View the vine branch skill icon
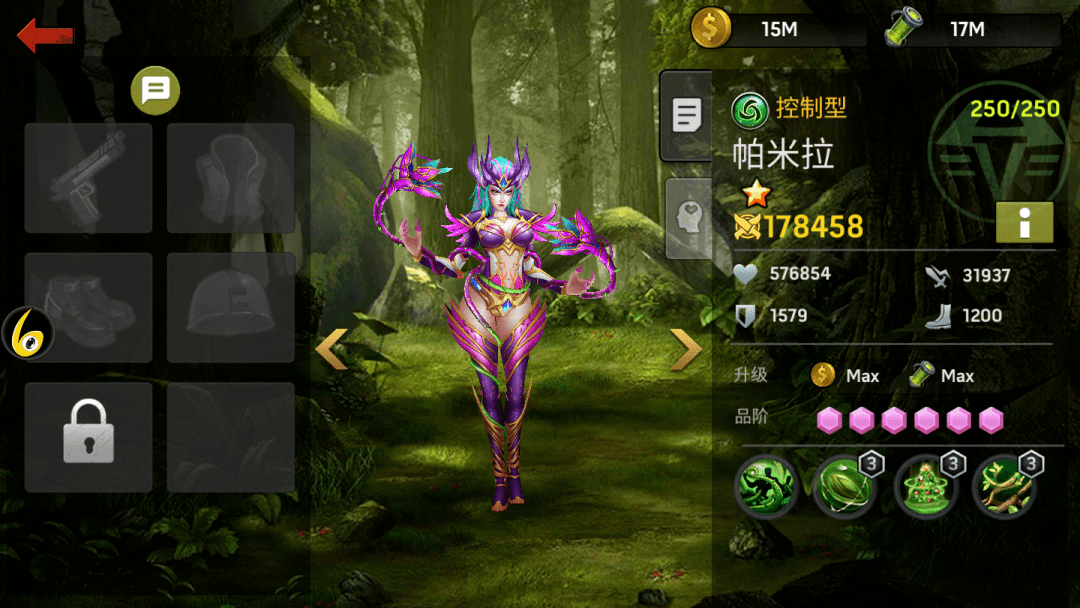This screenshot has width=1080, height=608. pyautogui.click(x=1004, y=486)
